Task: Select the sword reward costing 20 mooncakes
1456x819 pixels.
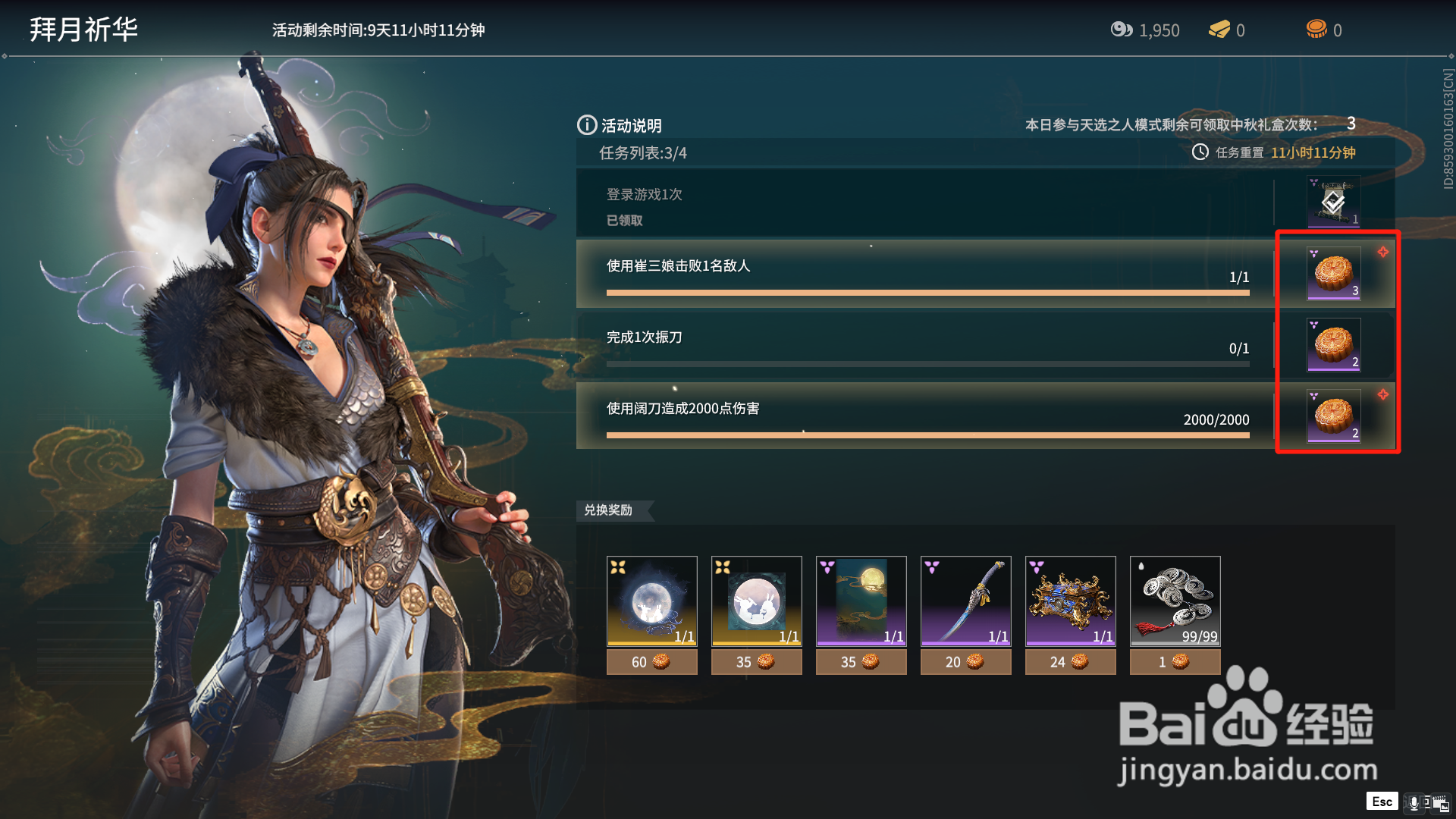Action: pyautogui.click(x=965, y=601)
